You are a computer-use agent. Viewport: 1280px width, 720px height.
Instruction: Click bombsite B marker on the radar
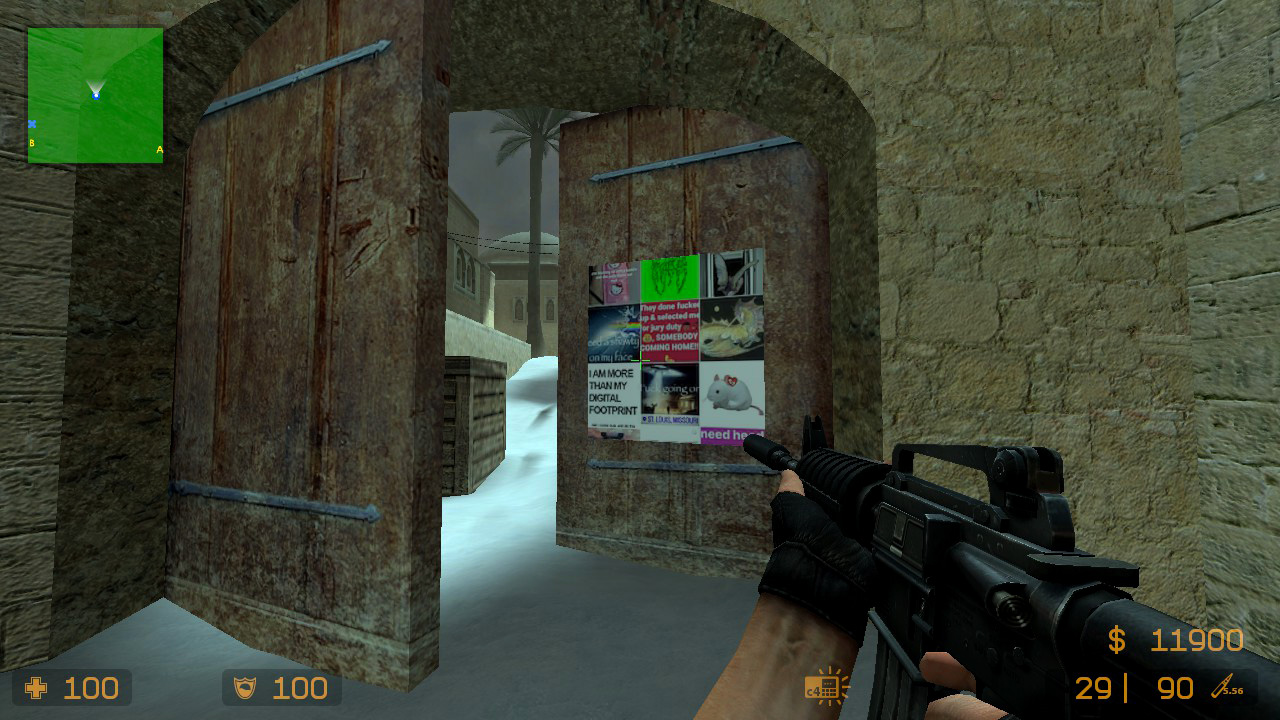click(x=32, y=143)
